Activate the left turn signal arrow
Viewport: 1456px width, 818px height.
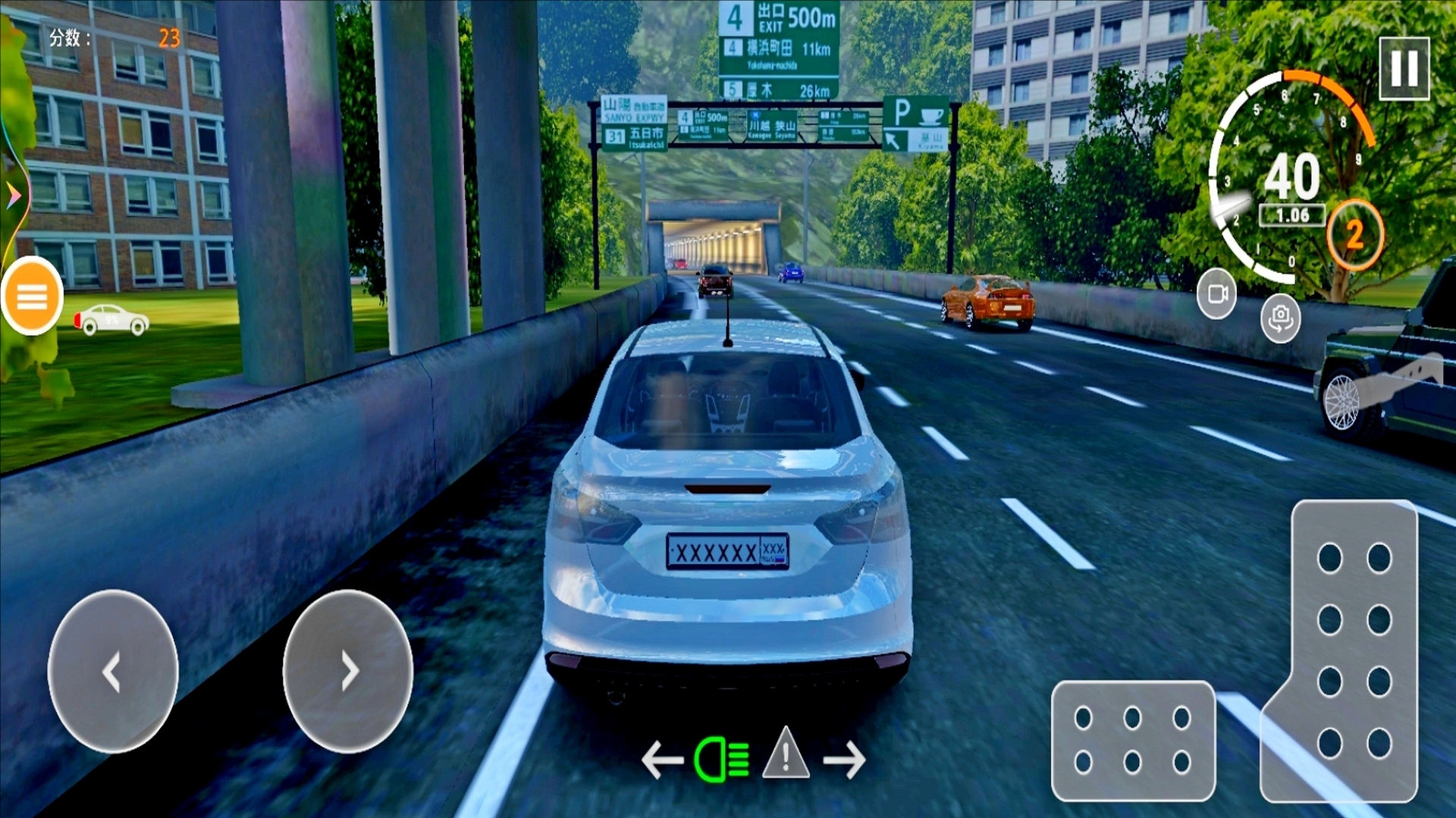pyautogui.click(x=661, y=759)
